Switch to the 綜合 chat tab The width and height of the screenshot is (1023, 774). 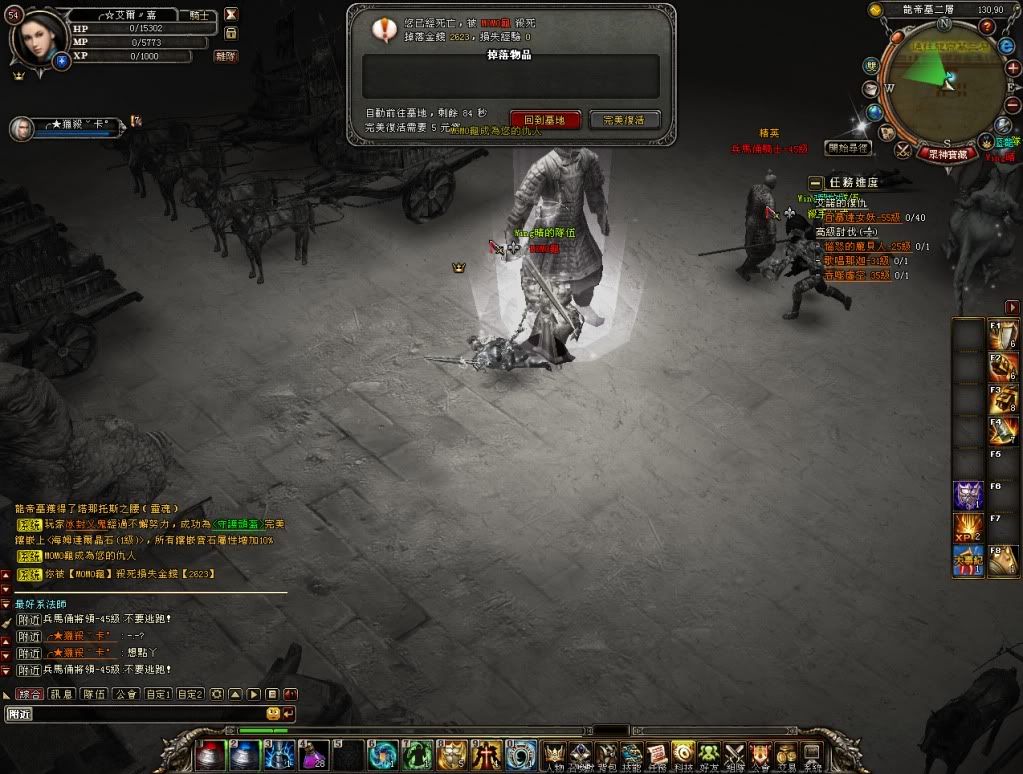point(30,694)
